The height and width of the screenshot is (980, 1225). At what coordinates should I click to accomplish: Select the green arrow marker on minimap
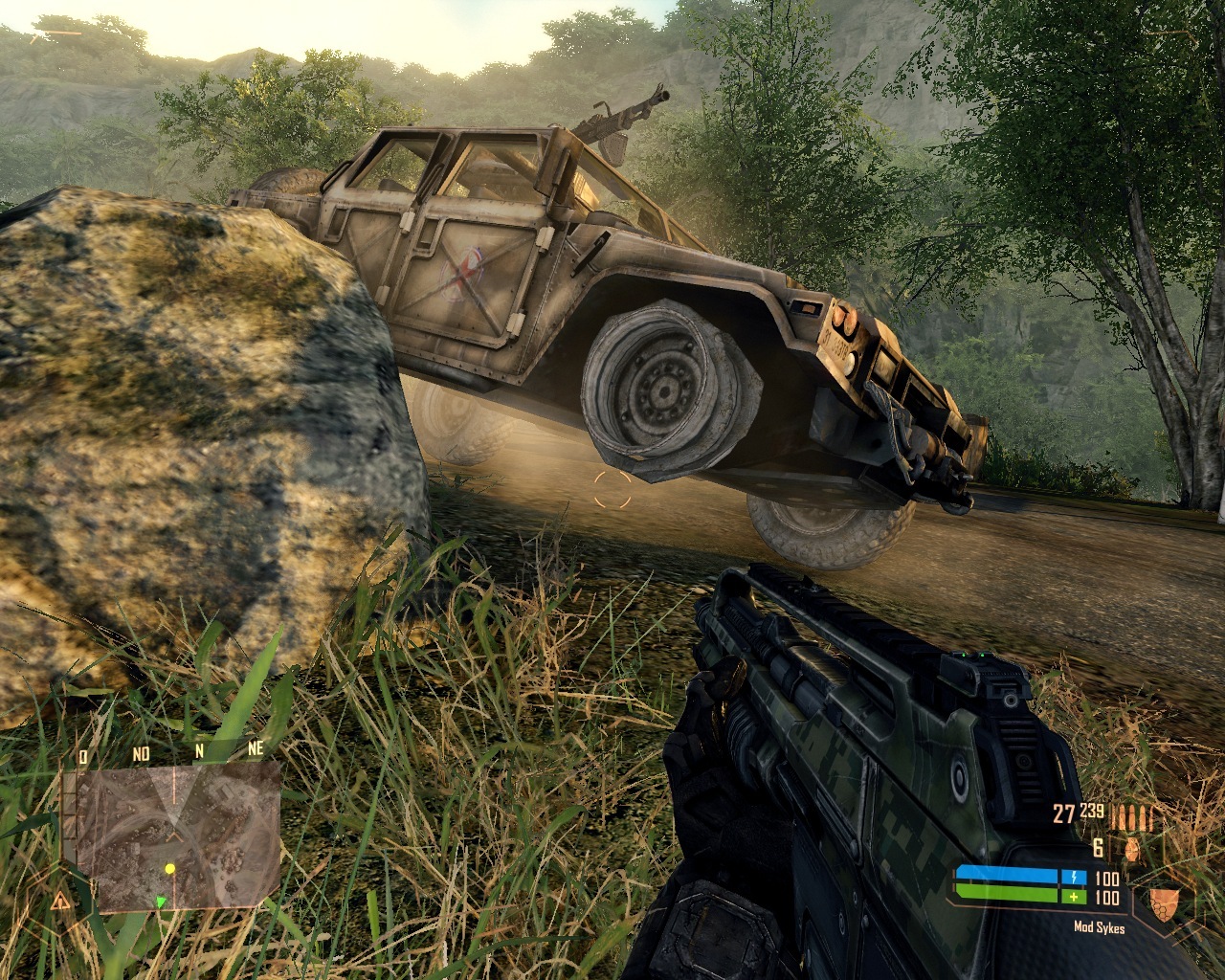(x=161, y=901)
